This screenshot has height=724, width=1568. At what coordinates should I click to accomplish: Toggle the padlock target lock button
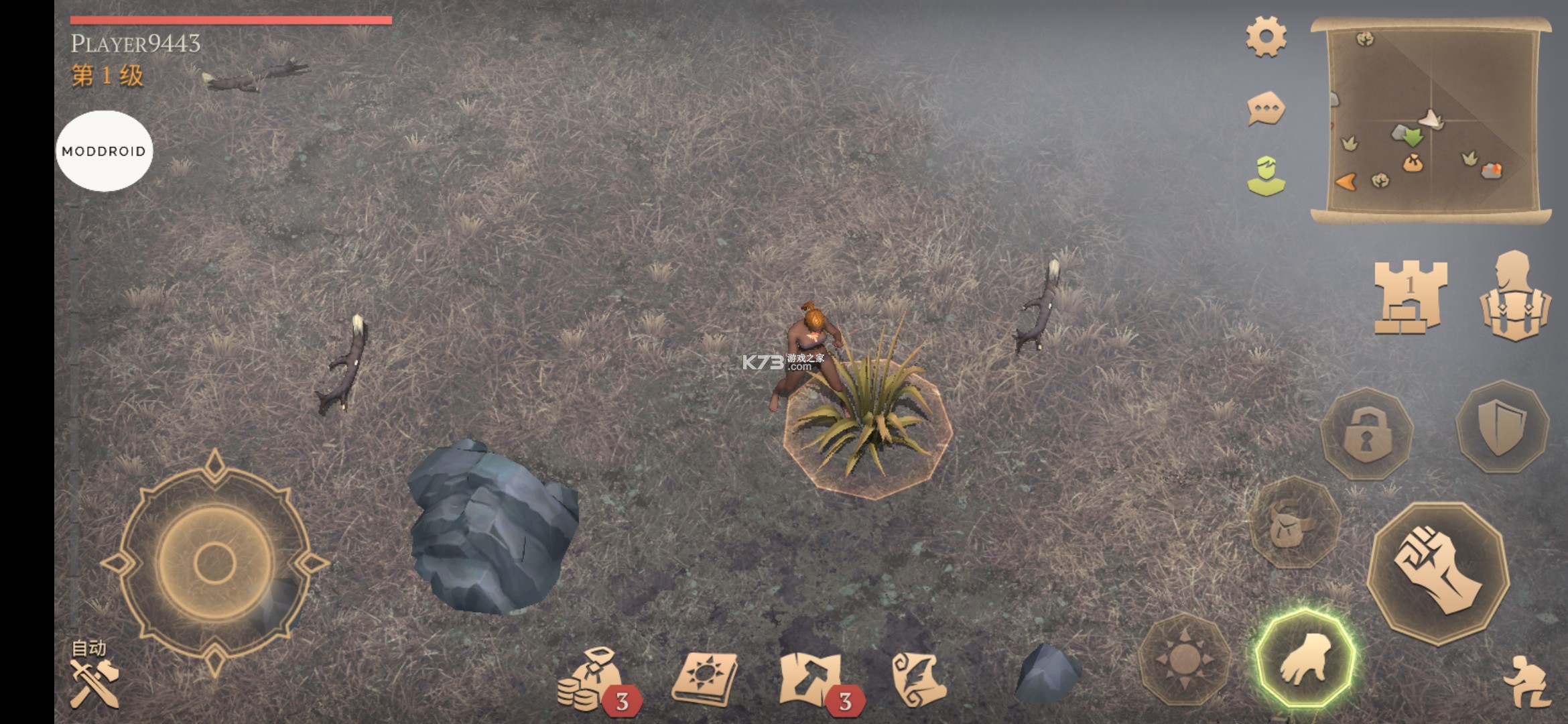point(1366,434)
